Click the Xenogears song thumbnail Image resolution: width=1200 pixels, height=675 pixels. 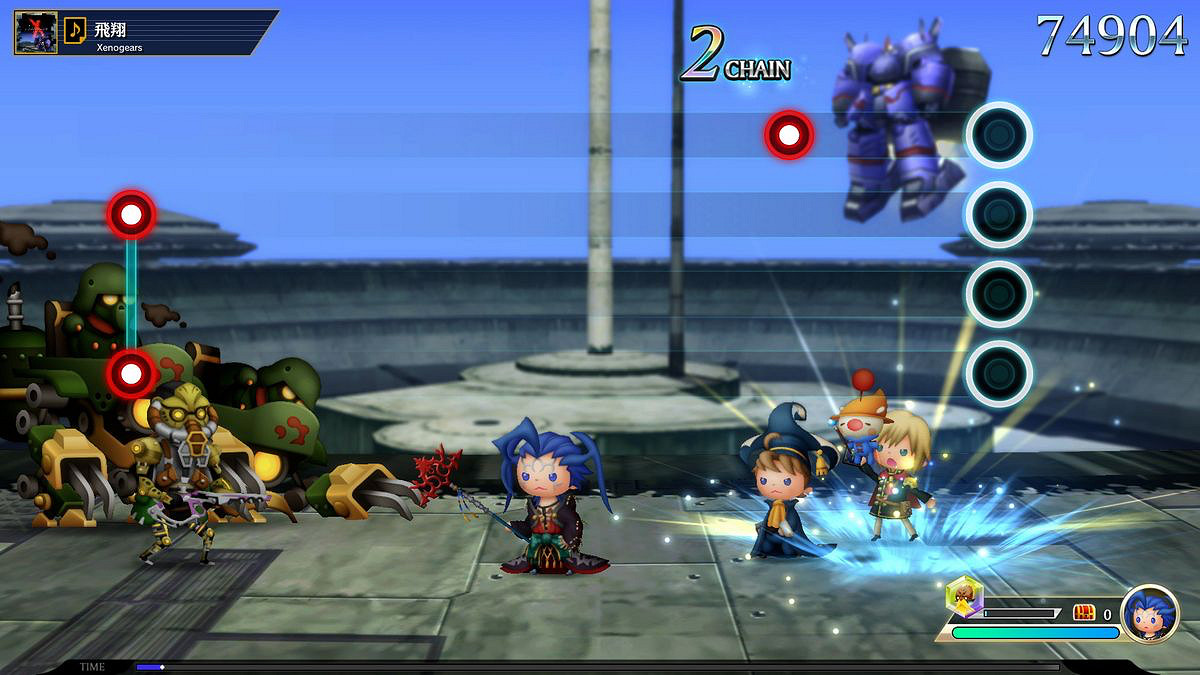[35, 31]
